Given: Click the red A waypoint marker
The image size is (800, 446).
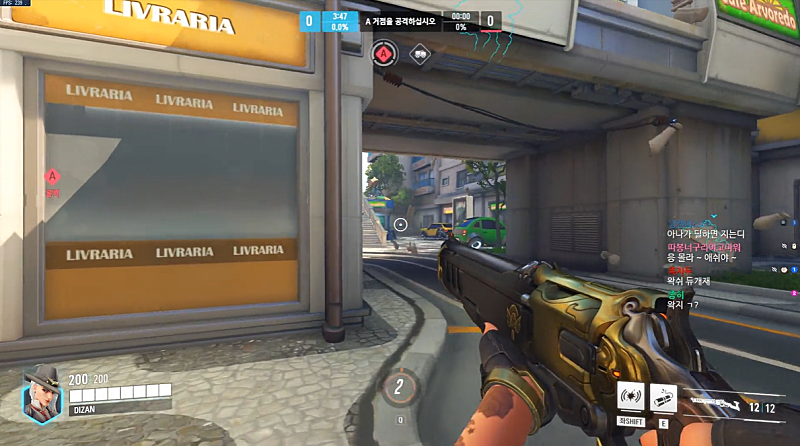Looking at the screenshot, I should coord(52,176).
